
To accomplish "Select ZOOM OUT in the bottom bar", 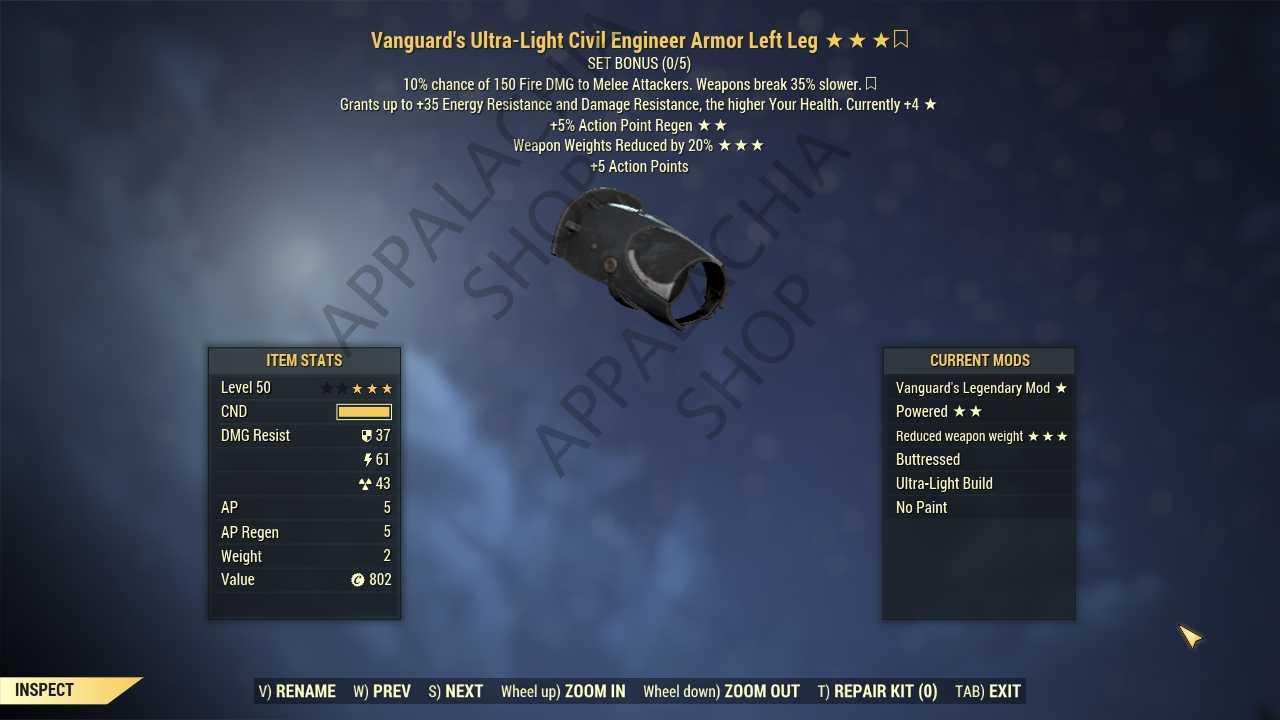I will (721, 691).
